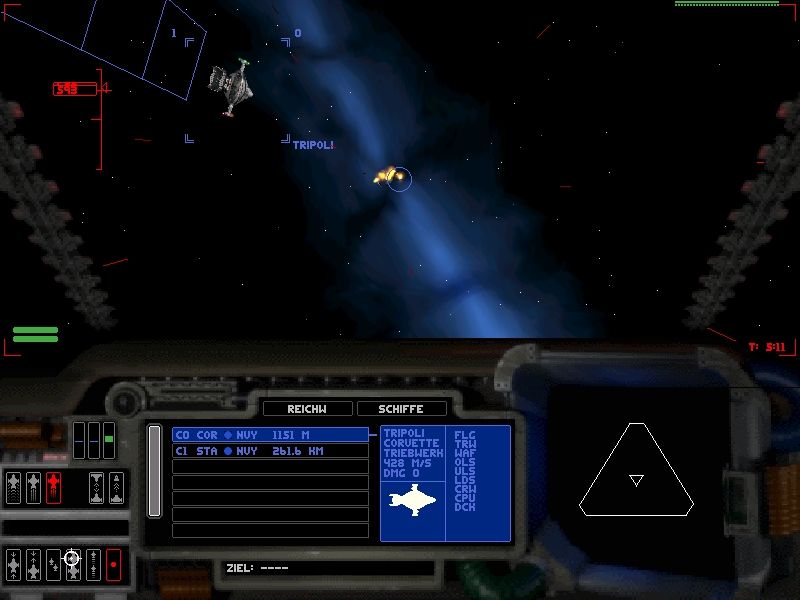Choose the C1 STA station contact row
The width and height of the screenshot is (800, 600).
tap(270, 451)
